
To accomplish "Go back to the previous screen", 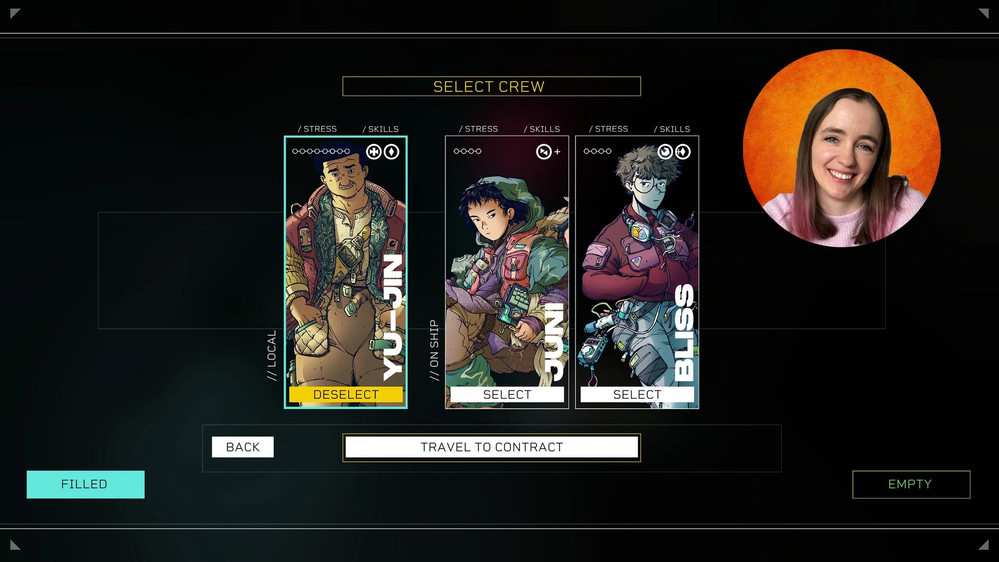I will 243,447.
